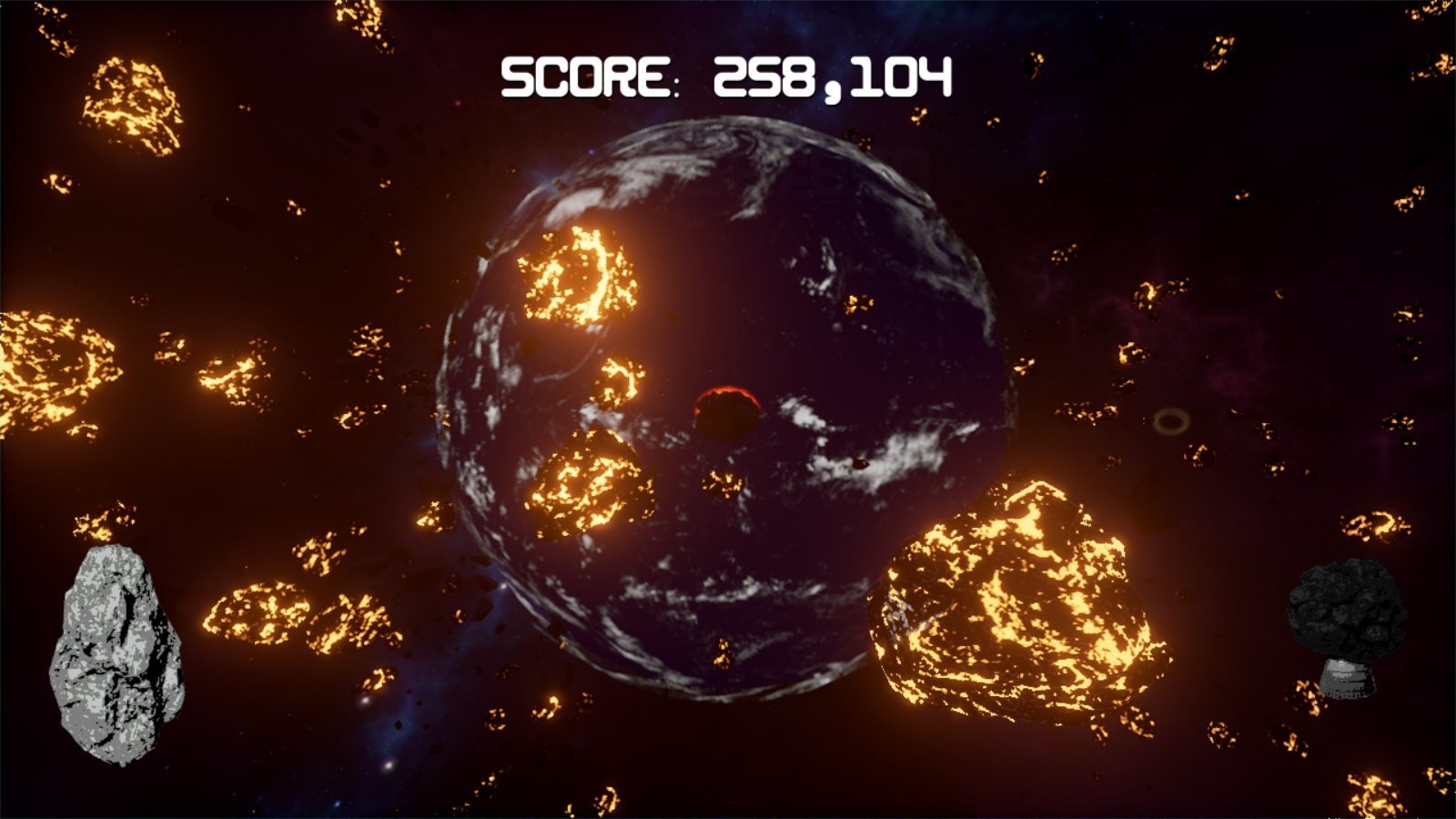The image size is (1456, 819).
Task: Click the glowing red crater on the planet
Action: pos(725,410)
